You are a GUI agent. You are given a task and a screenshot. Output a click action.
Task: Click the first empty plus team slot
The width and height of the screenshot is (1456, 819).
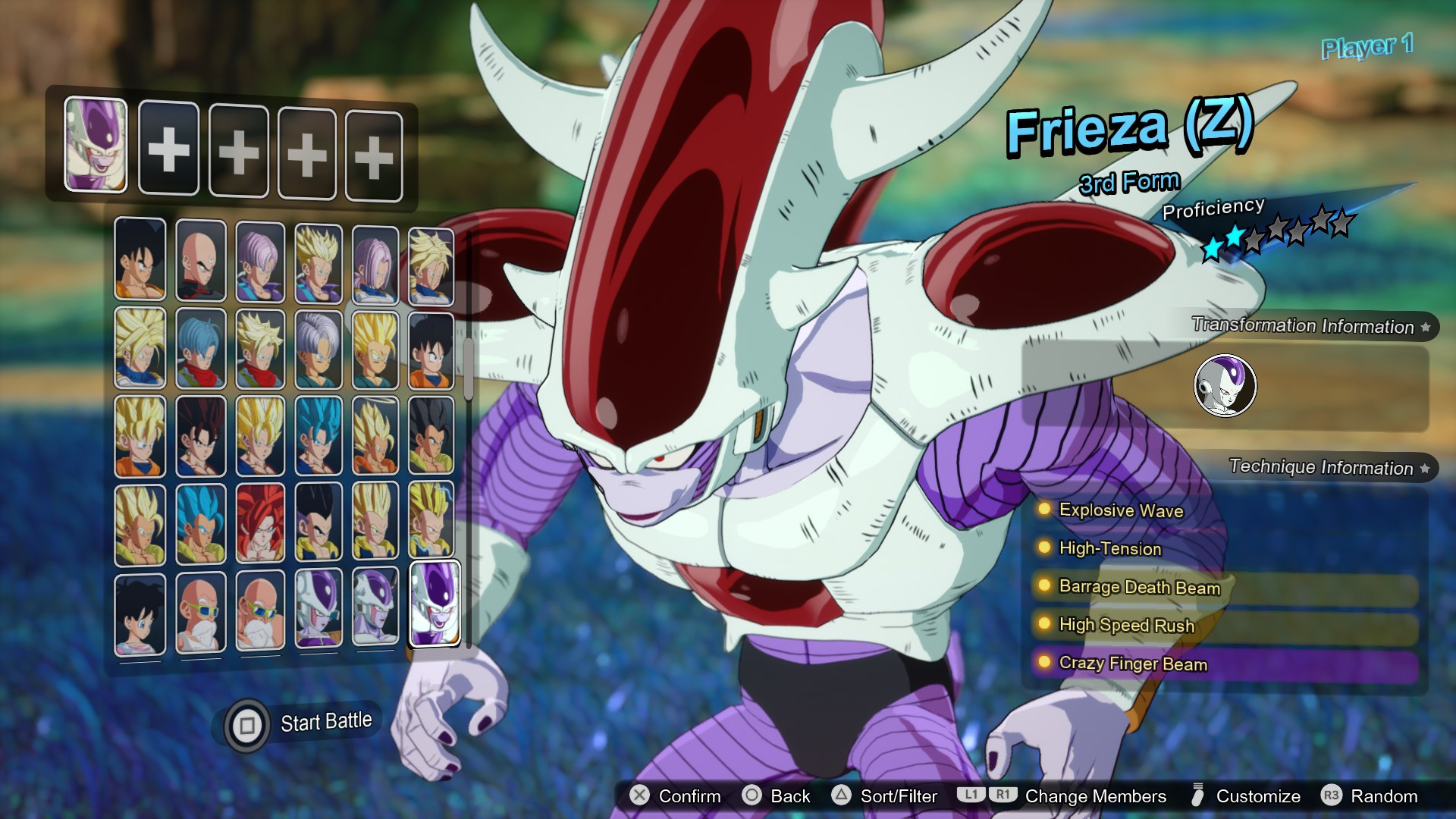168,149
